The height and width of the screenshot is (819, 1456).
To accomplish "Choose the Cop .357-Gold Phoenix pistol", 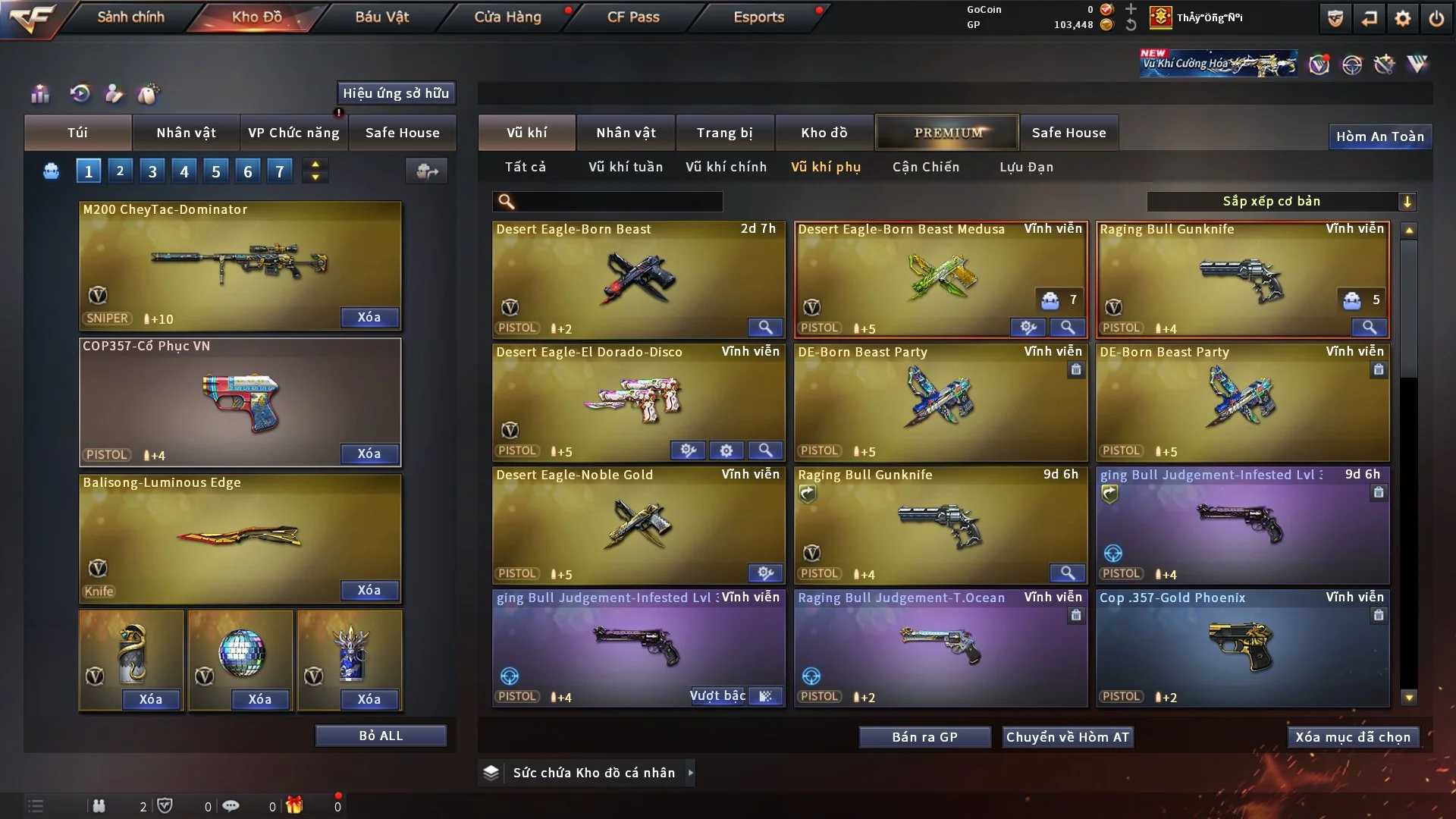I will tap(1241, 647).
